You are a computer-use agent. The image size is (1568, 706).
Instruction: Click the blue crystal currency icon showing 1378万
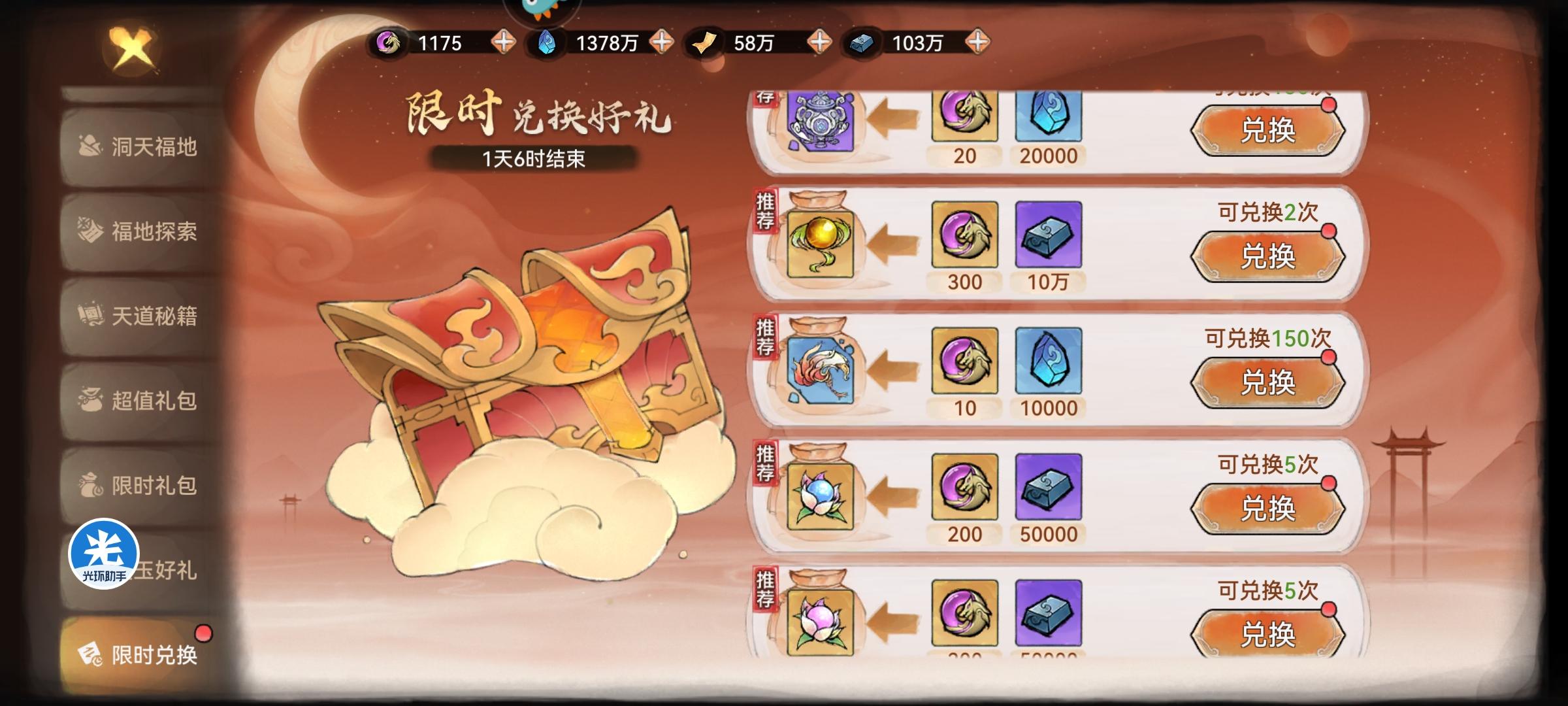[x=547, y=43]
